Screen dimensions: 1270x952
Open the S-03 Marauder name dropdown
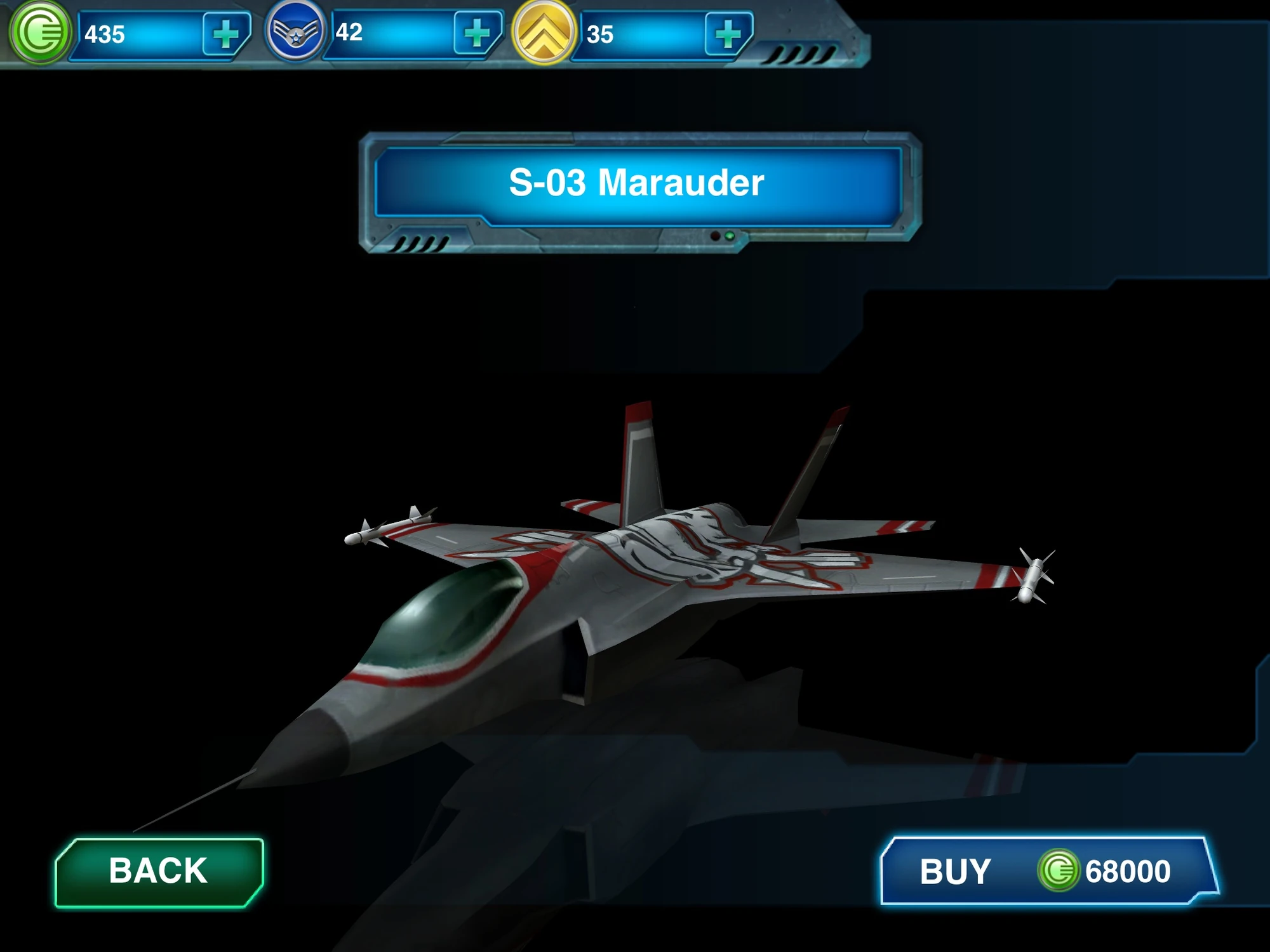[x=635, y=184]
